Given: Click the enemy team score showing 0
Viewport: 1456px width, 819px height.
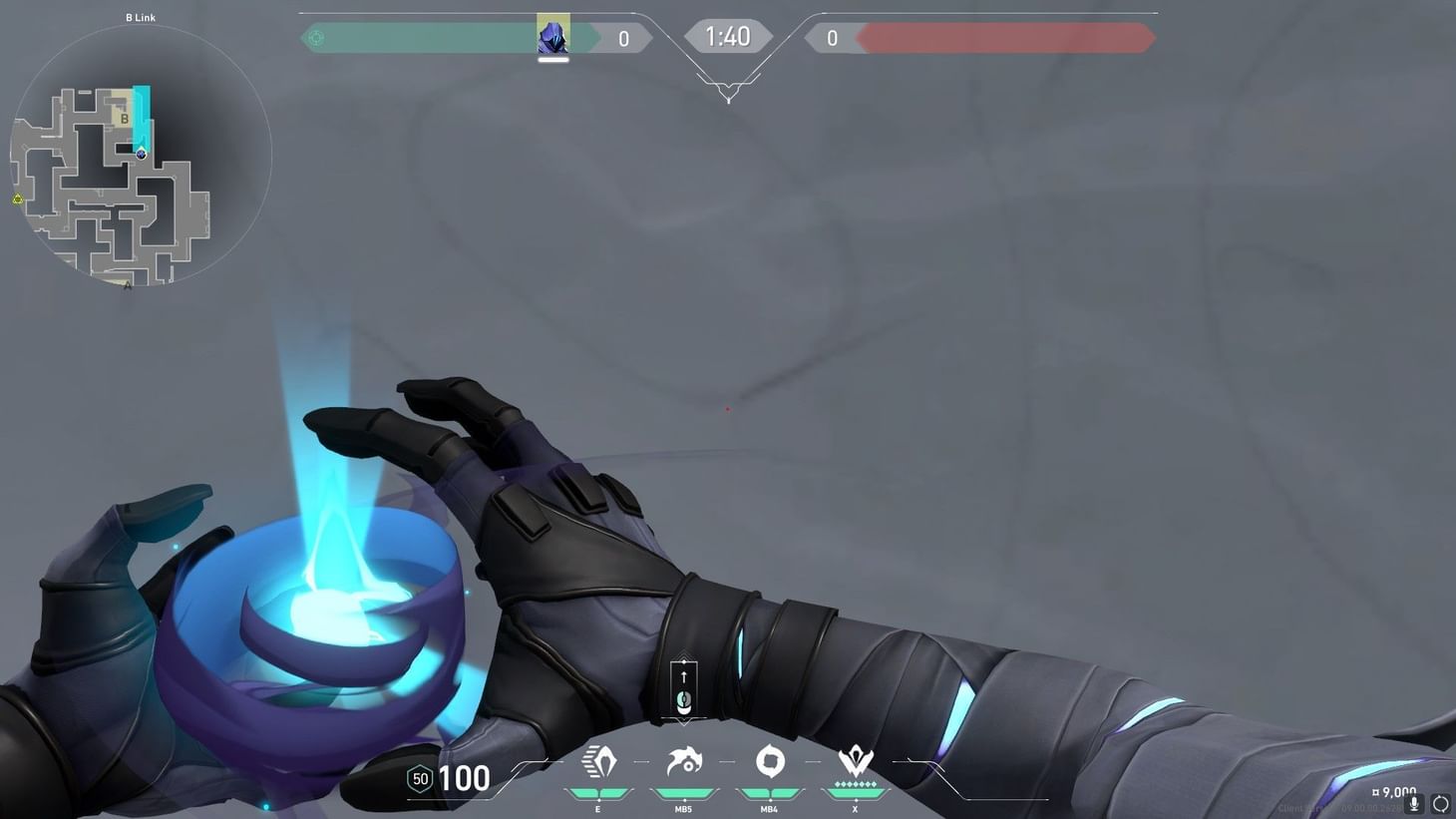Looking at the screenshot, I should pos(833,37).
